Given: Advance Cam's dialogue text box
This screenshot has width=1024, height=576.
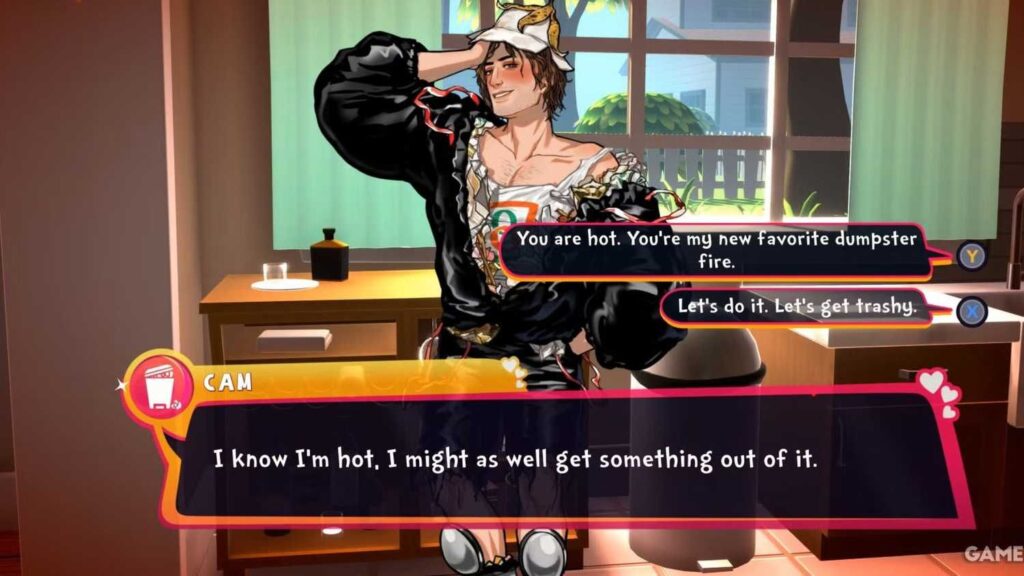Looking at the screenshot, I should [x=560, y=459].
